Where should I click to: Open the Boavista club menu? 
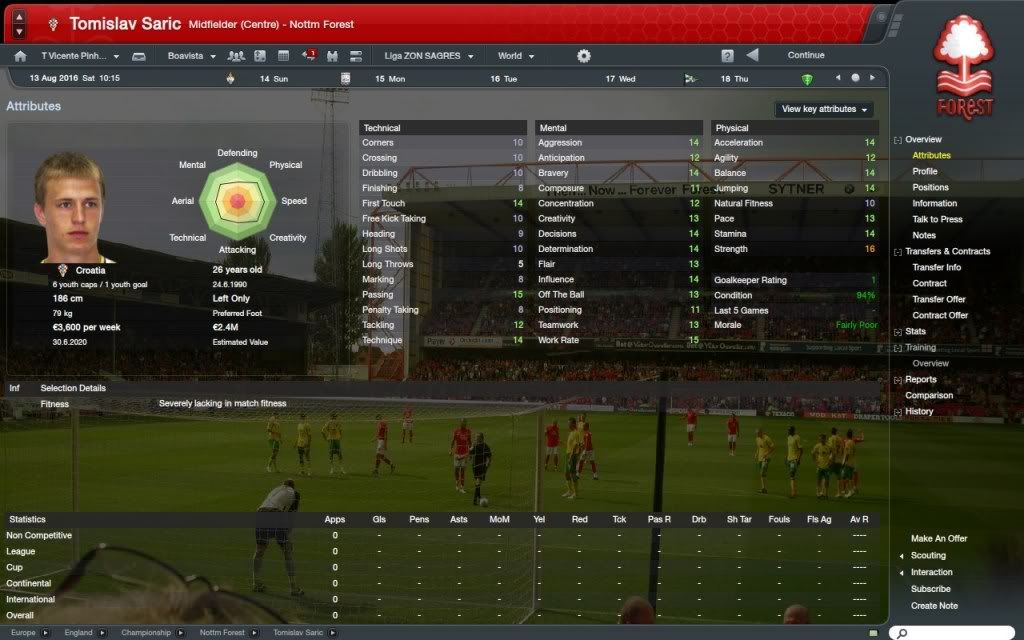pyautogui.click(x=191, y=56)
